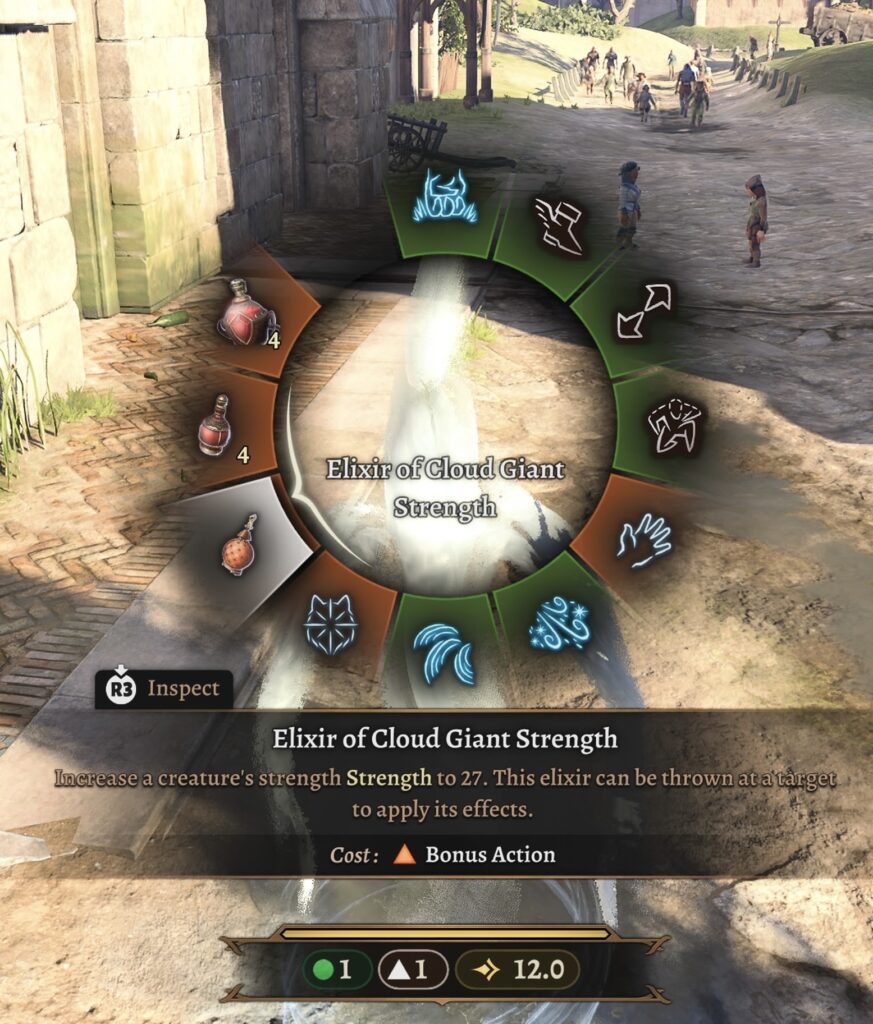Activate the blue fanged jaws ability
This screenshot has height=1024, width=873.
[448, 196]
